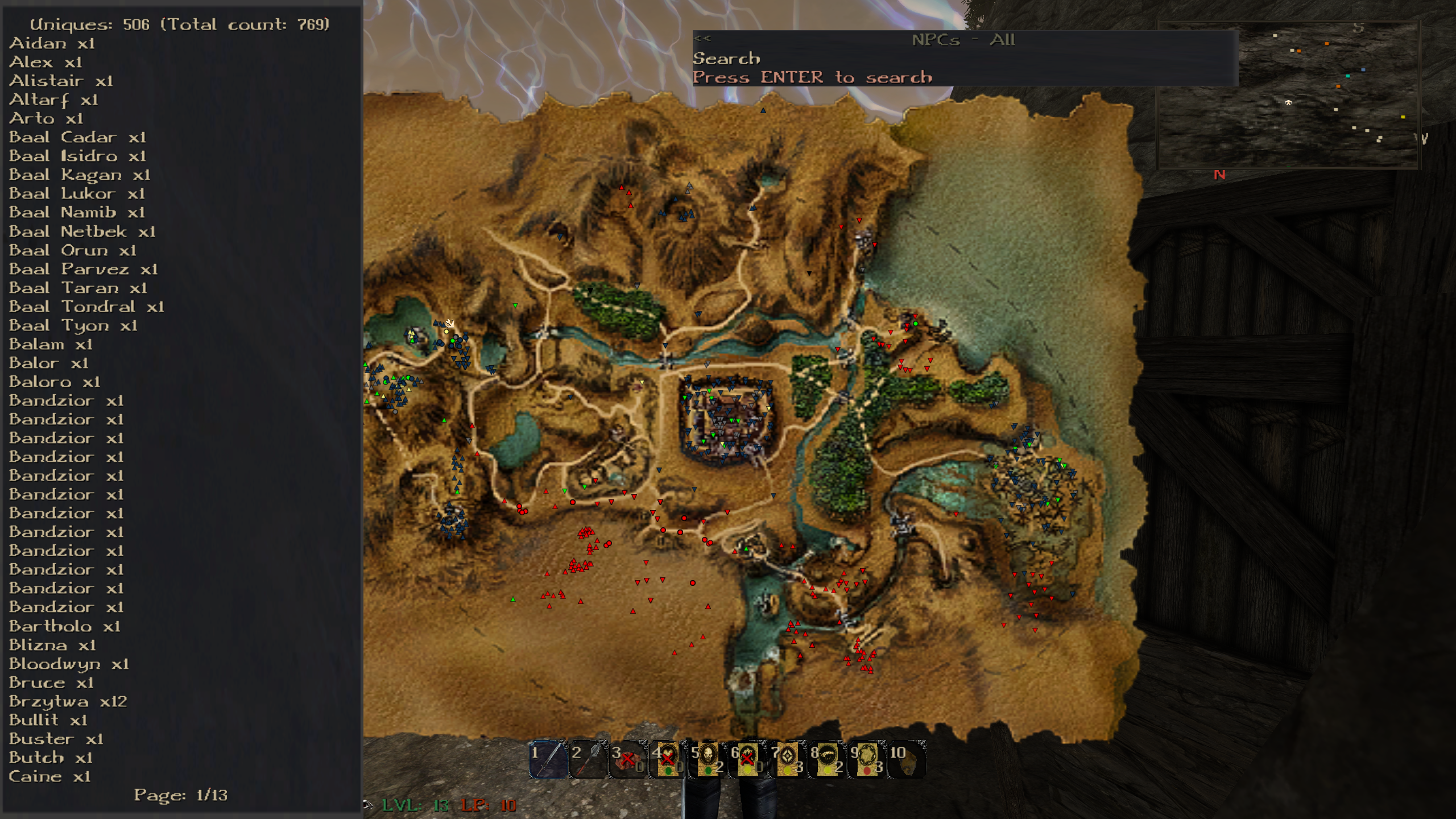Use the beast scroll in slot 8
Image resolution: width=1456 pixels, height=819 pixels.
[827, 759]
